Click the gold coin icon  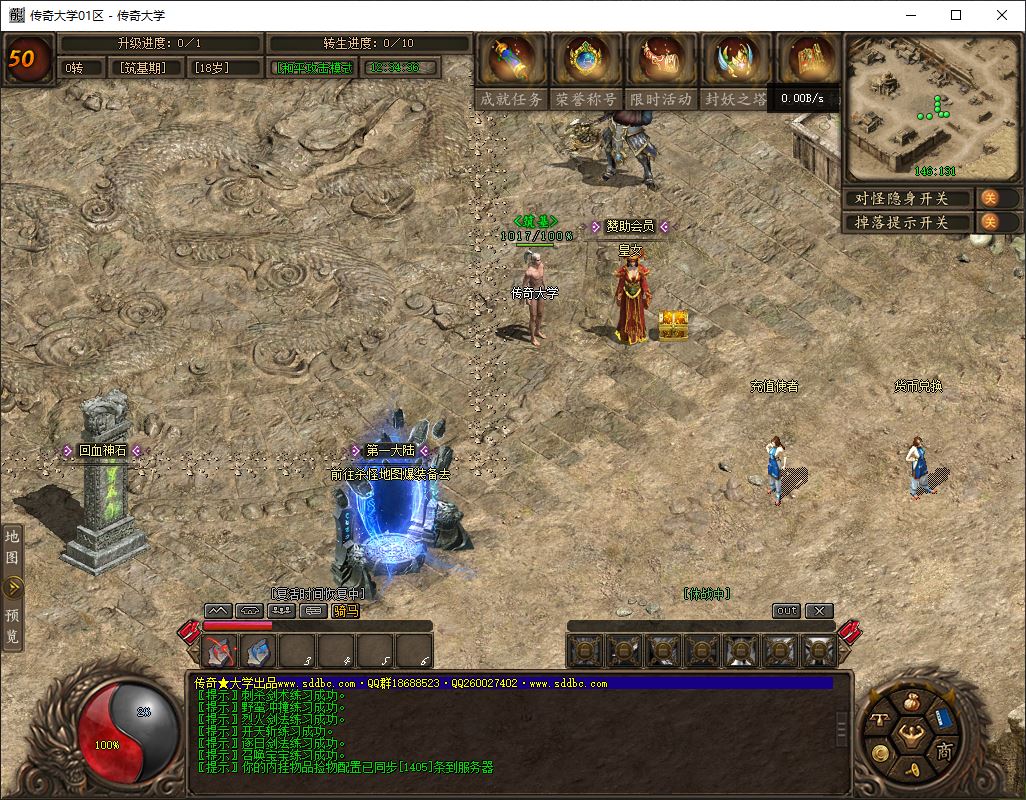(x=880, y=753)
